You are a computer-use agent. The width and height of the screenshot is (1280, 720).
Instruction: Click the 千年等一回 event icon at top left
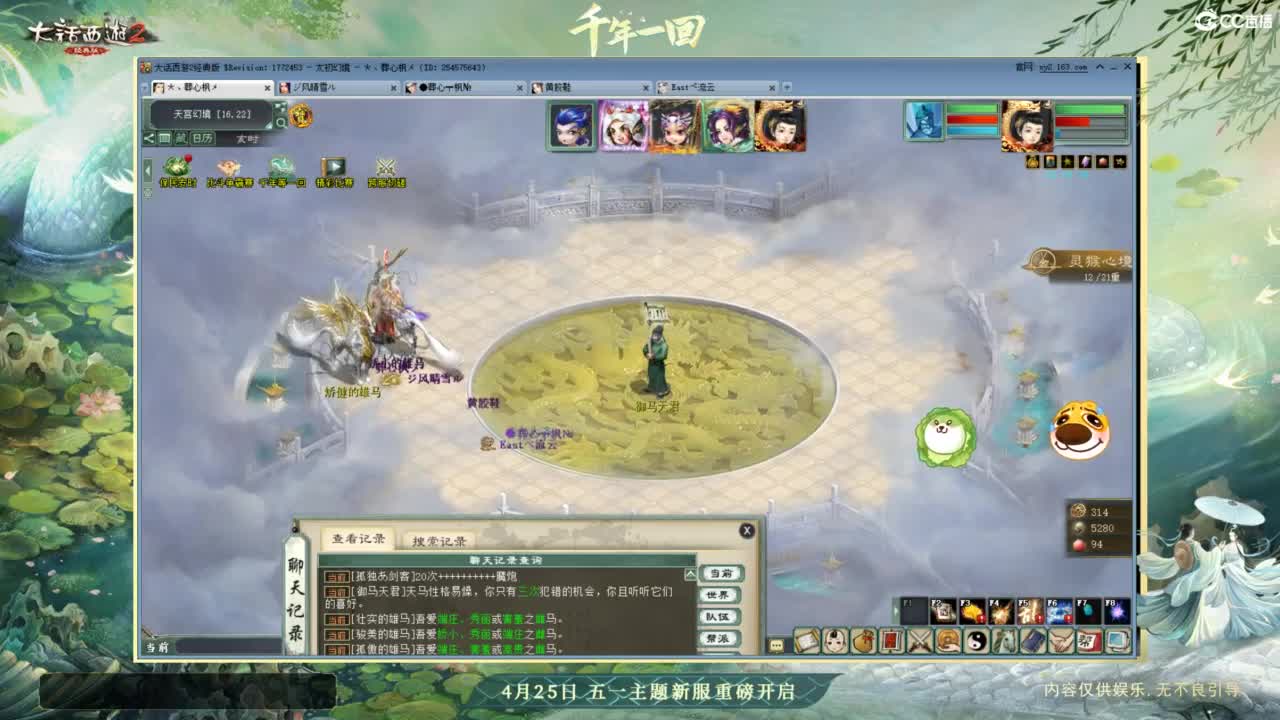pyautogui.click(x=281, y=166)
